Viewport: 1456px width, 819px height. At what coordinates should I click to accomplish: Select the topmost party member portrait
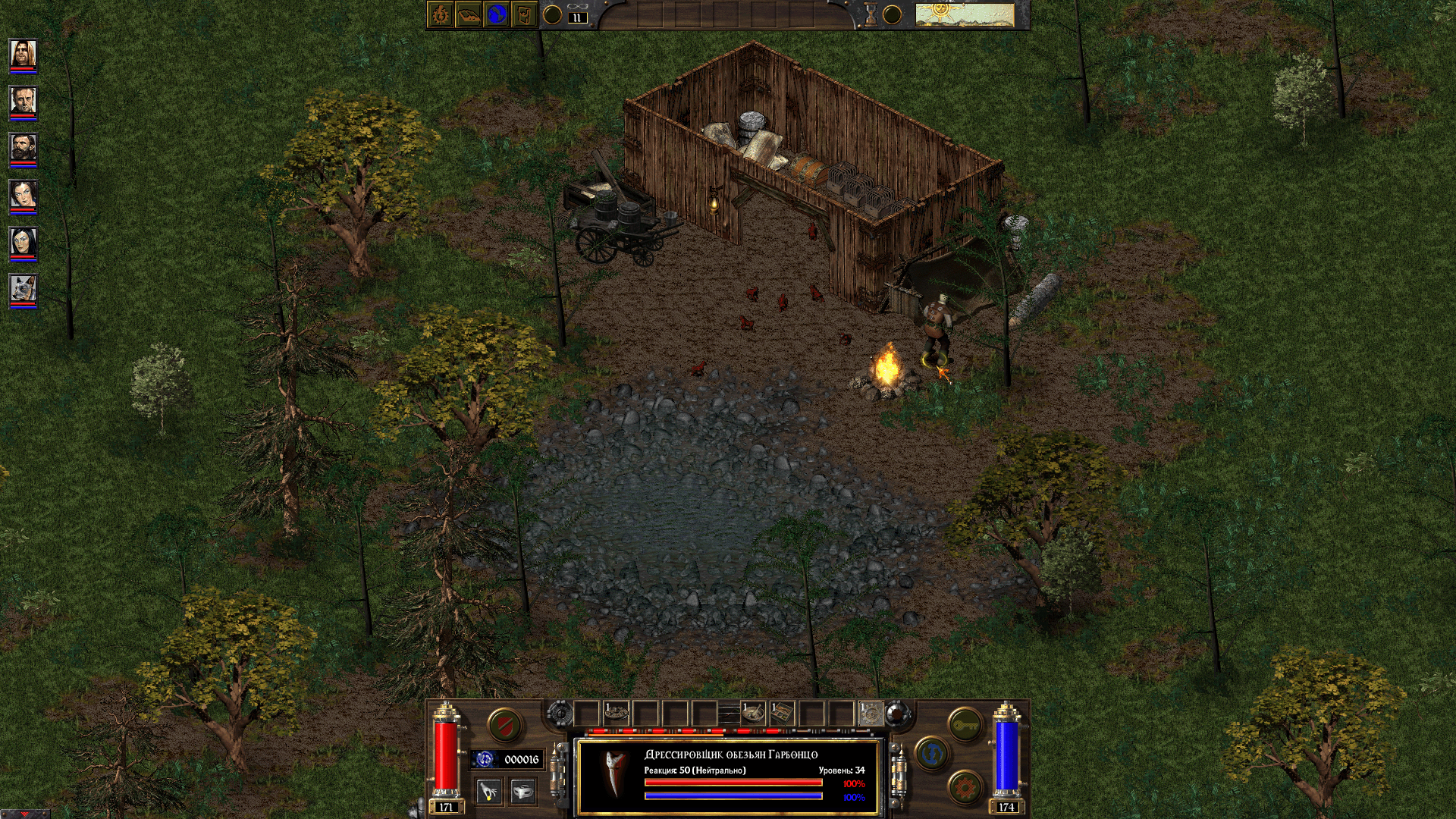pyautogui.click(x=23, y=55)
